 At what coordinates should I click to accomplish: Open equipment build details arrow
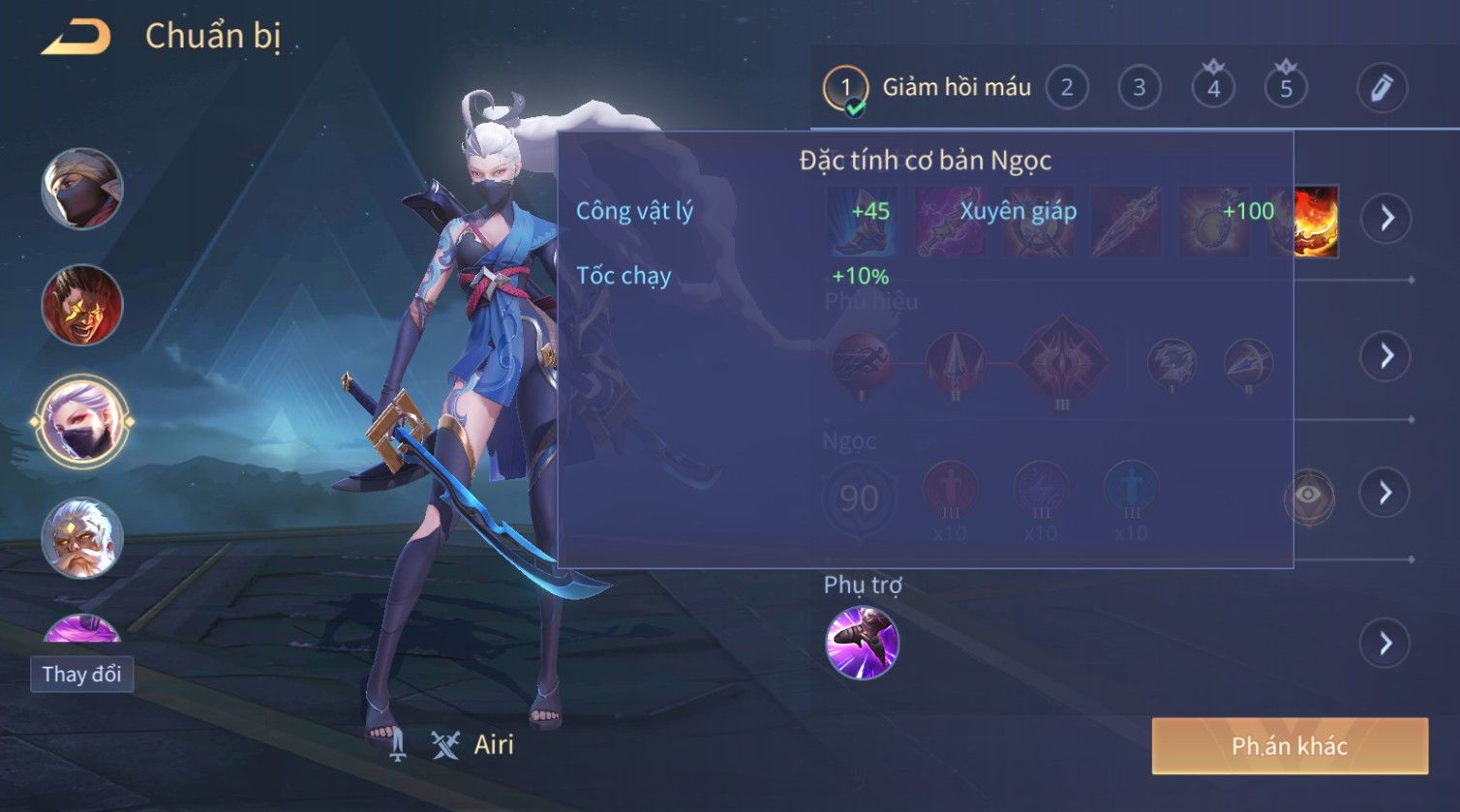(x=1386, y=218)
